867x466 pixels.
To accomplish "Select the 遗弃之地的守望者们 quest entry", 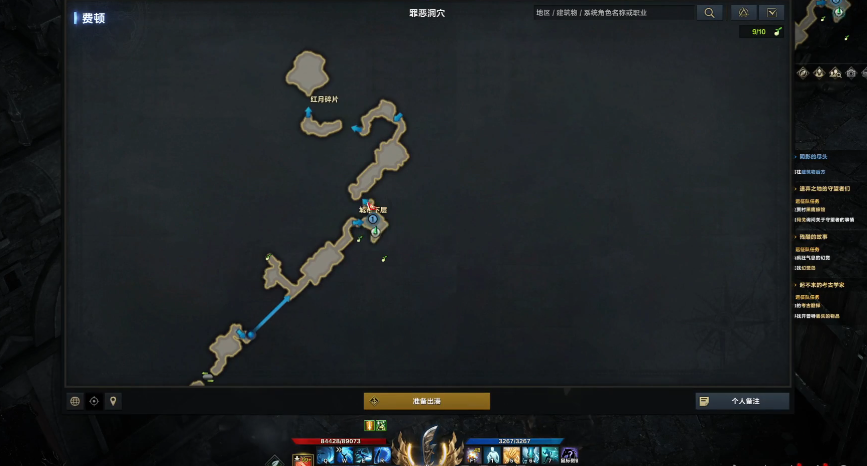I will click(x=825, y=189).
